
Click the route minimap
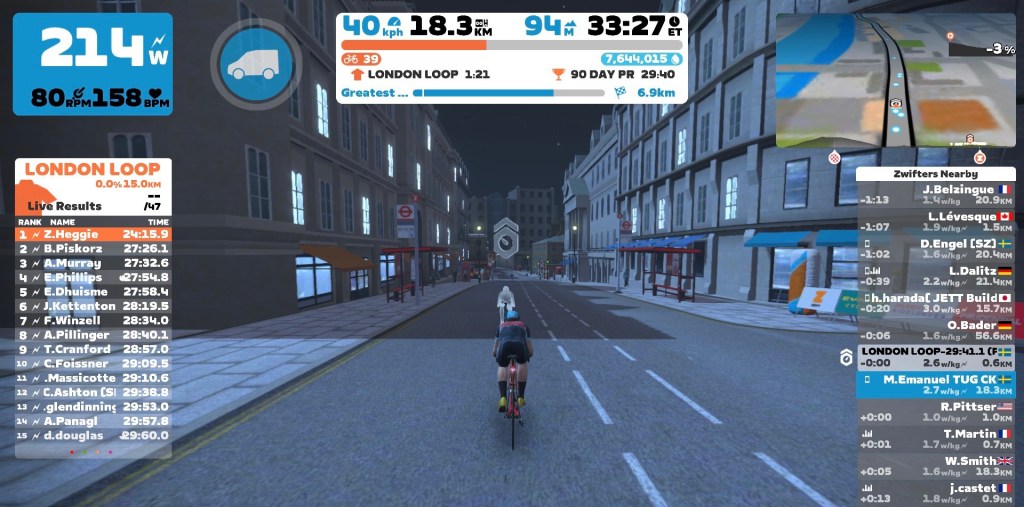pos(894,82)
